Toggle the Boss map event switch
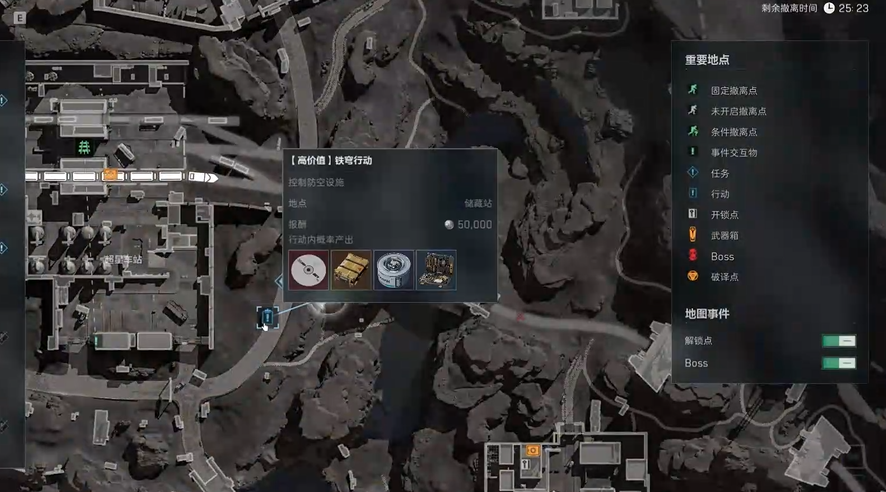 pos(838,363)
